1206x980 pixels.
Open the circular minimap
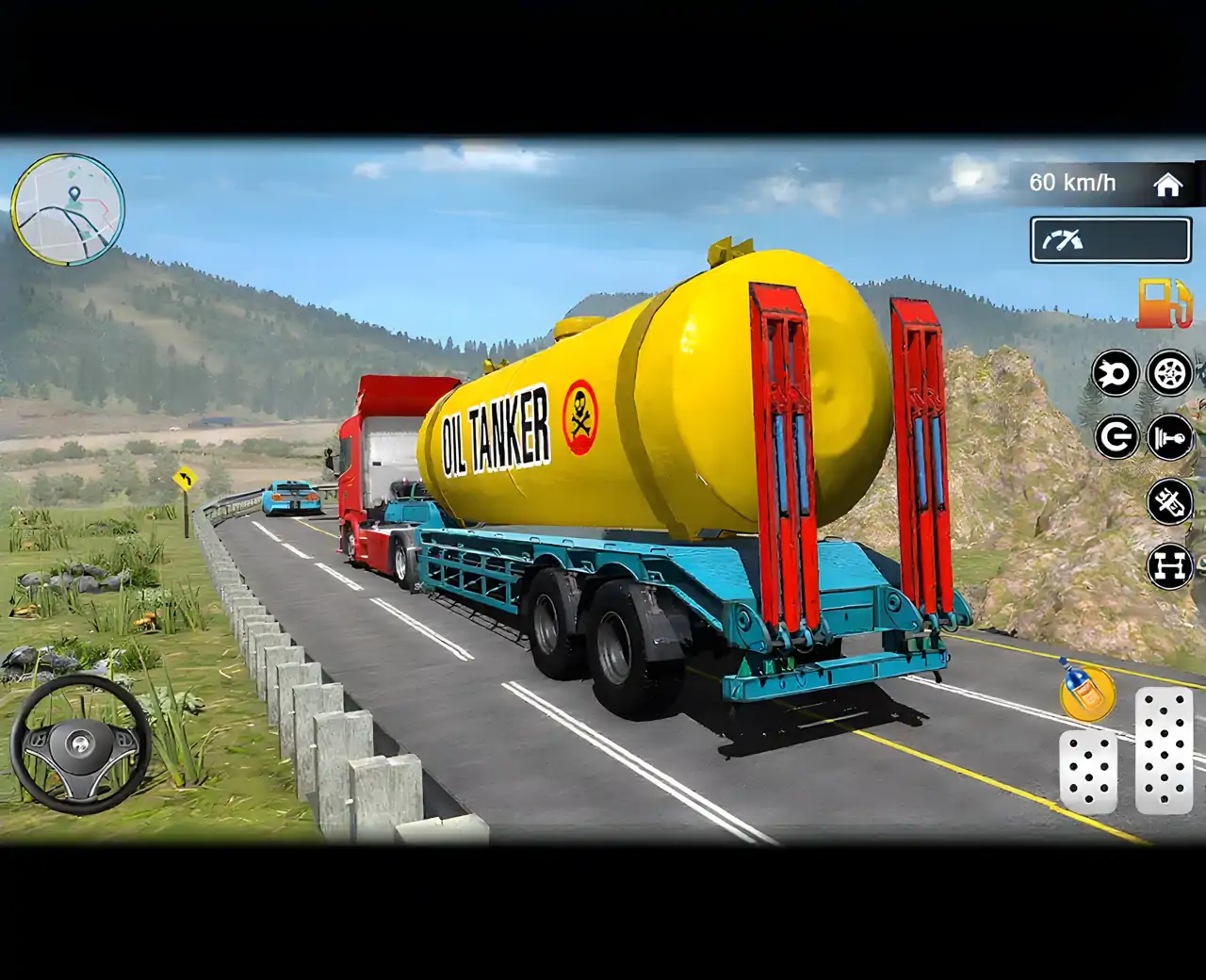[x=67, y=209]
